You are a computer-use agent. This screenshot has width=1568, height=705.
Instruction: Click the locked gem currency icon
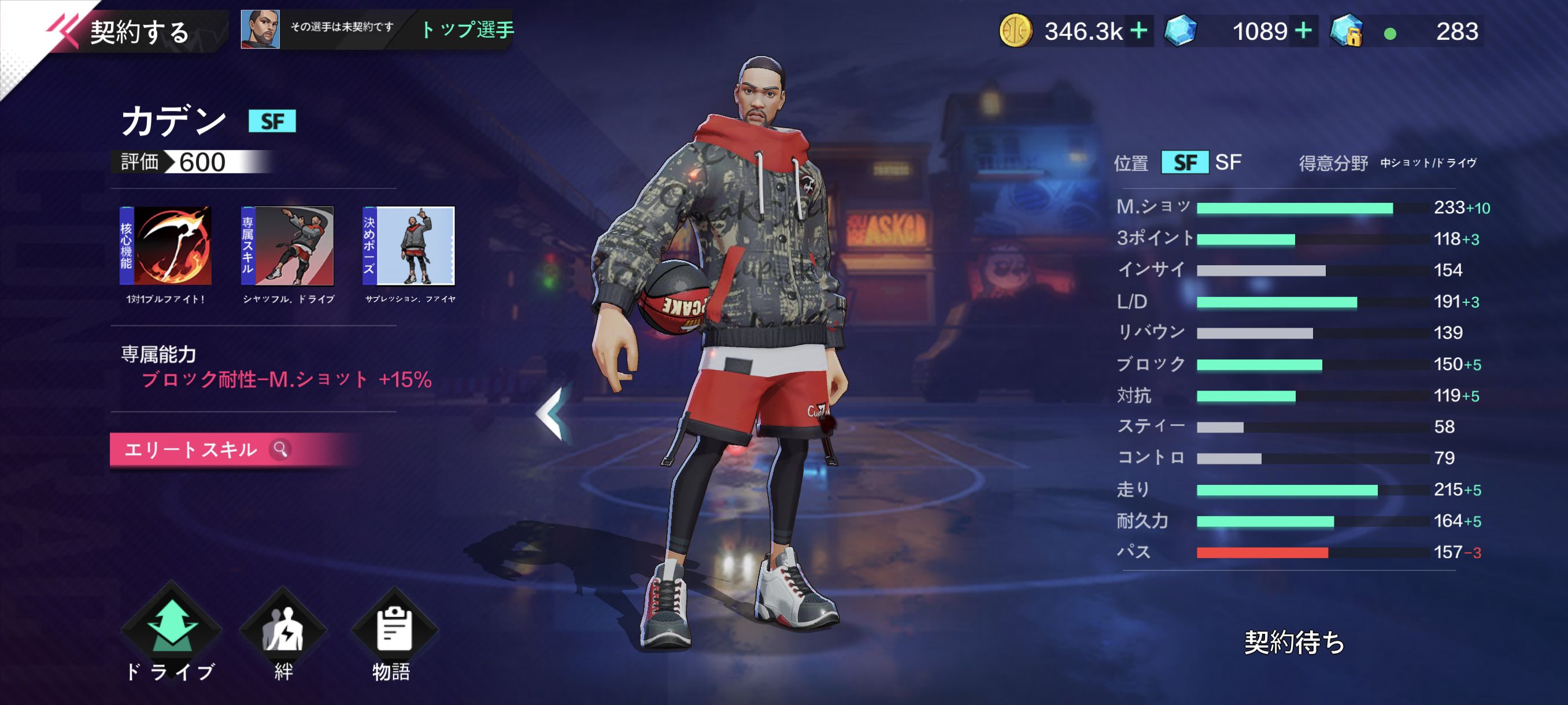tap(1346, 31)
